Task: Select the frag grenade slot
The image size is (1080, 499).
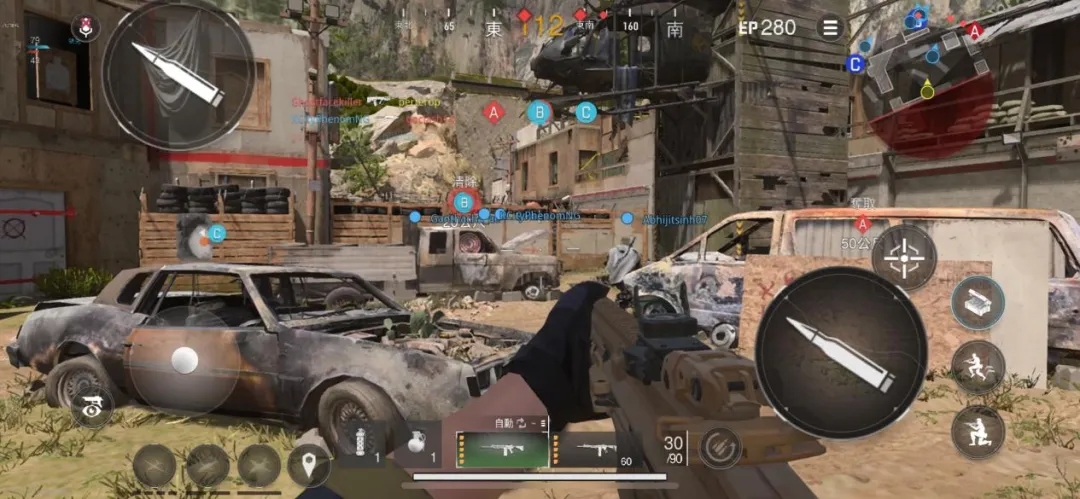Action: point(419,445)
